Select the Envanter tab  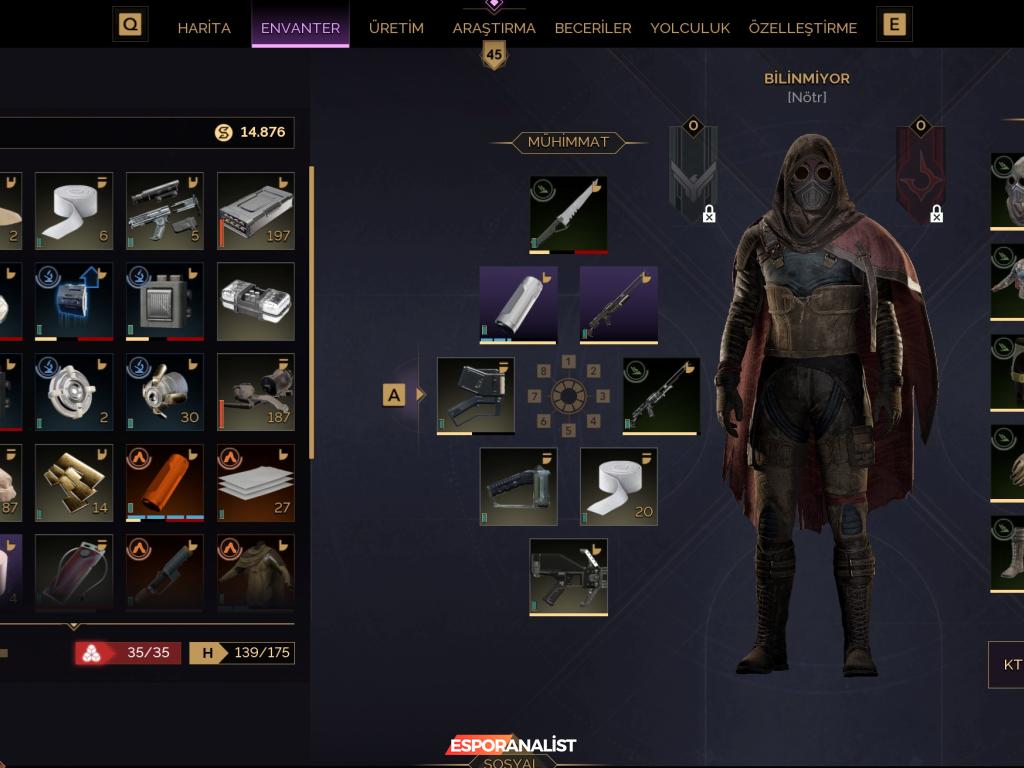pos(300,28)
